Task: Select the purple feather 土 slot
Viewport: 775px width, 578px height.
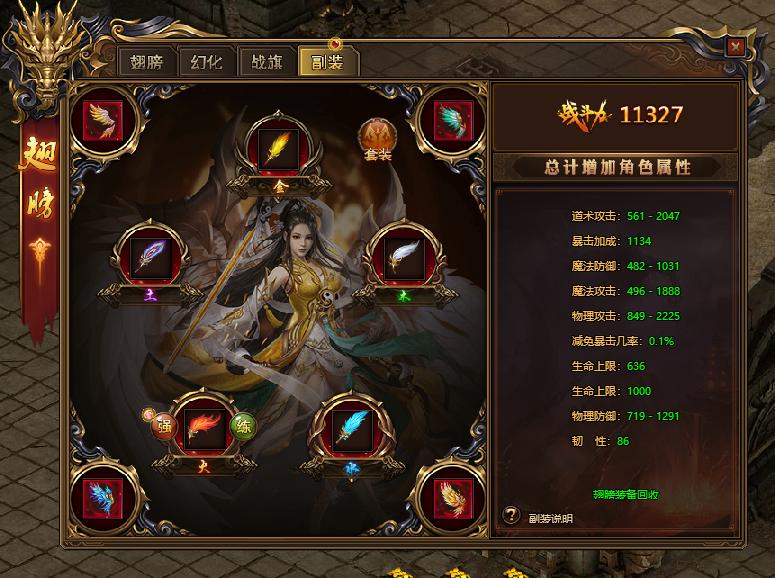Action: (152, 259)
